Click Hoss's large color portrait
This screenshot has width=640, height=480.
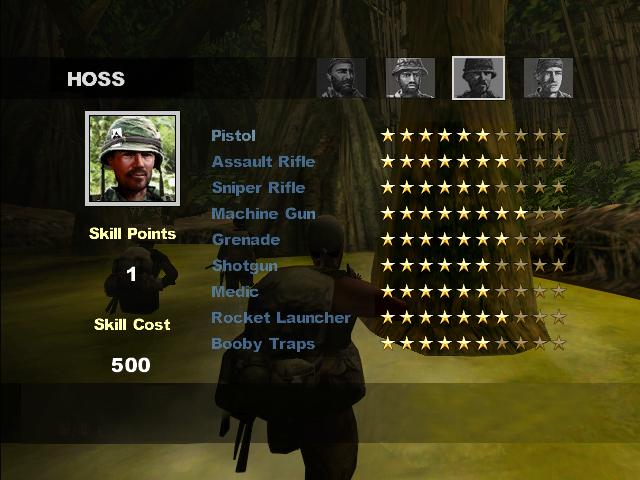132,160
